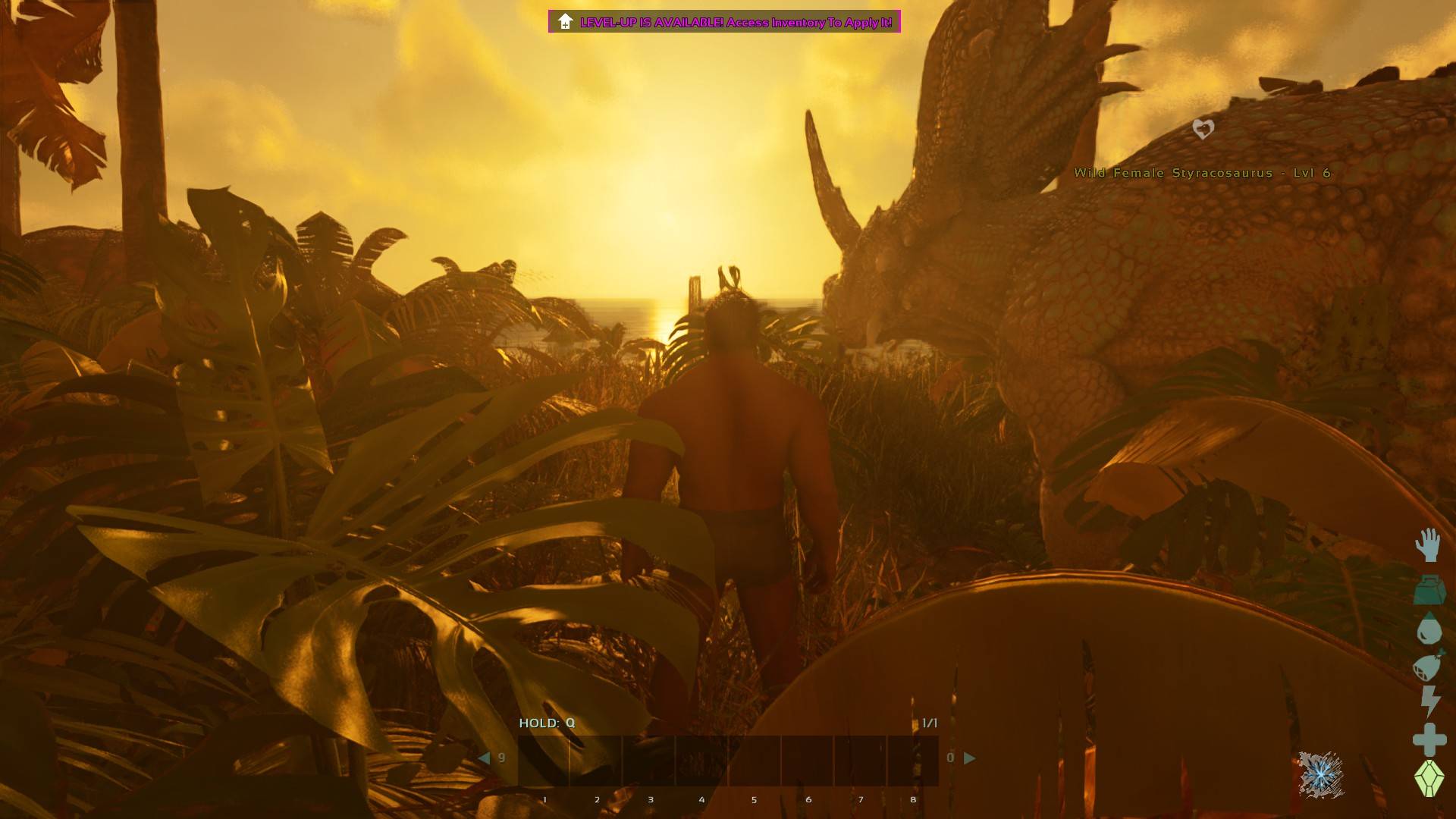This screenshot has height=819, width=1456.
Task: Go to the previous hotbar page arrow
Action: click(484, 758)
